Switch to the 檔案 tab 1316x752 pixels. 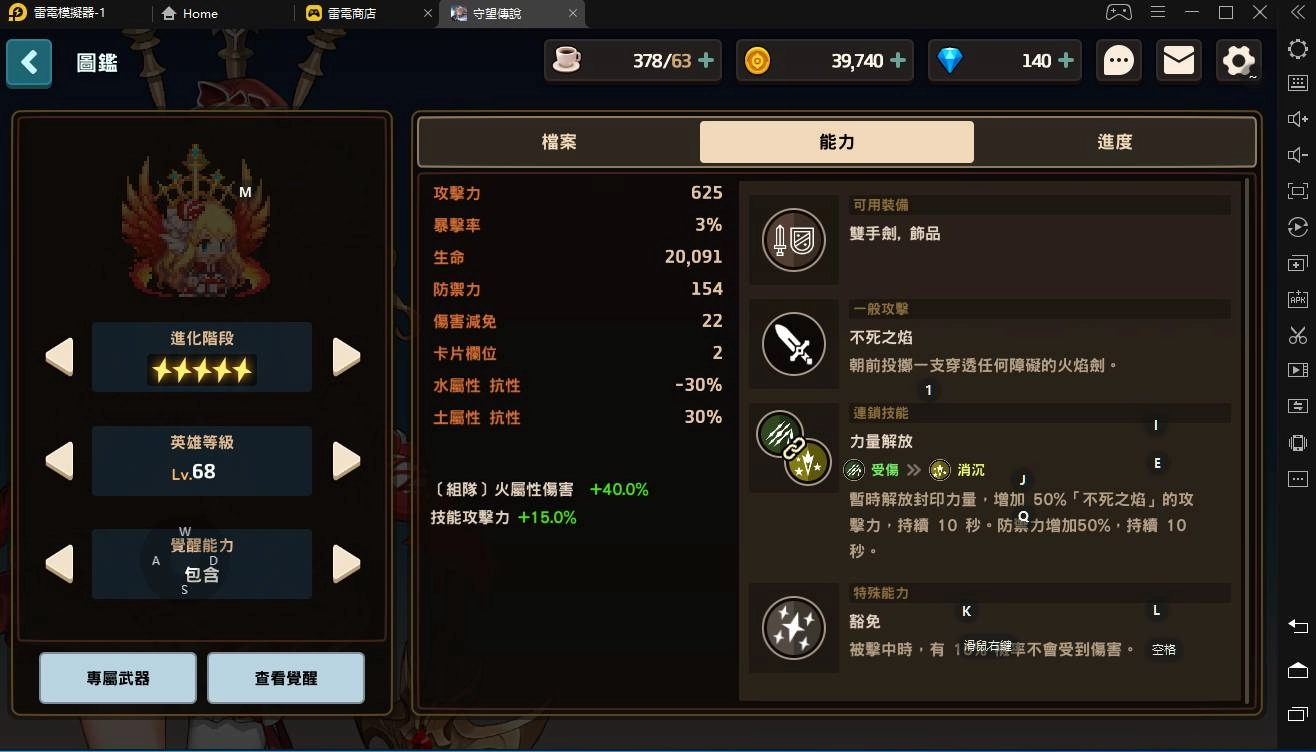(x=559, y=142)
